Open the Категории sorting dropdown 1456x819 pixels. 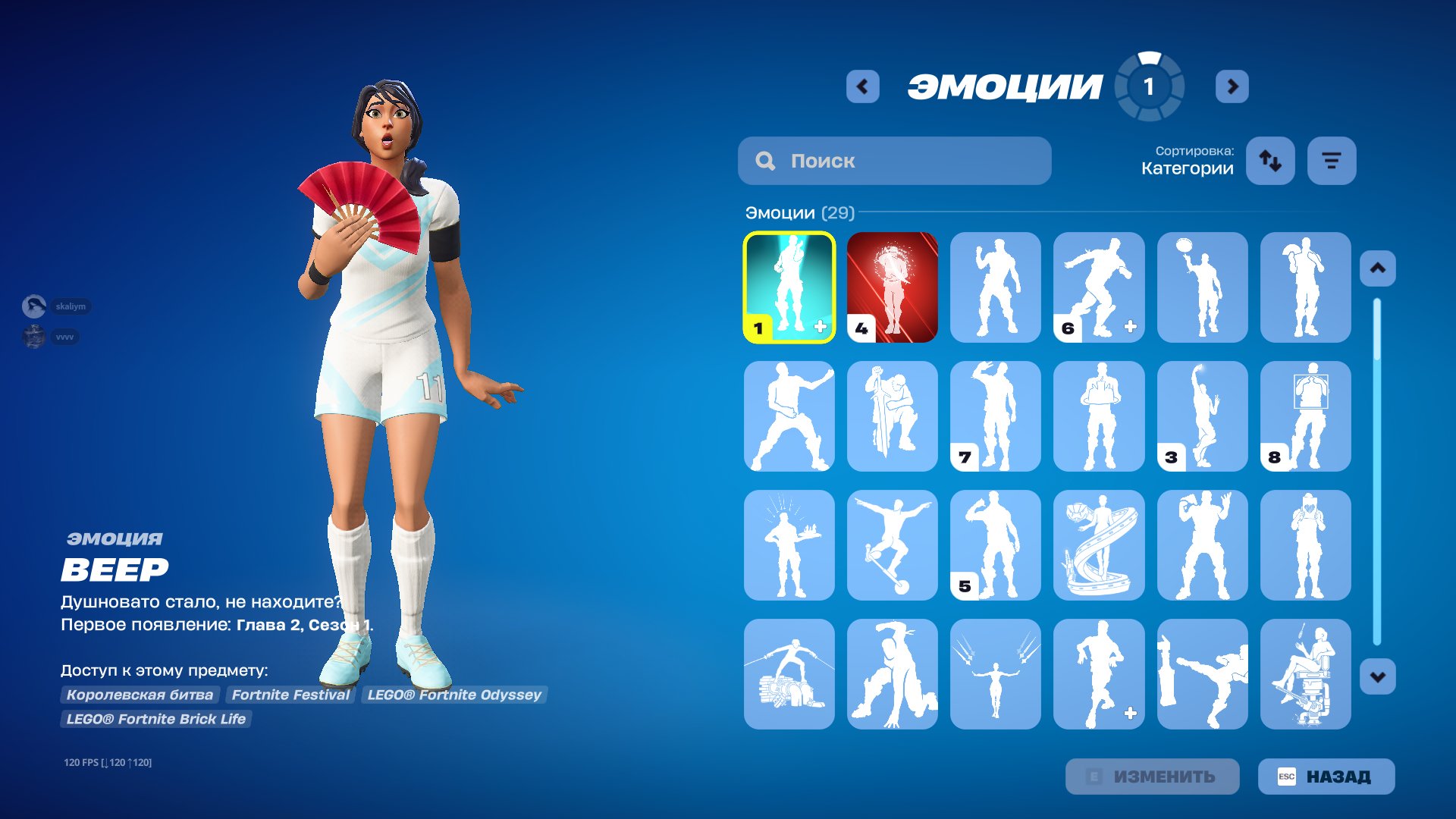[1185, 168]
